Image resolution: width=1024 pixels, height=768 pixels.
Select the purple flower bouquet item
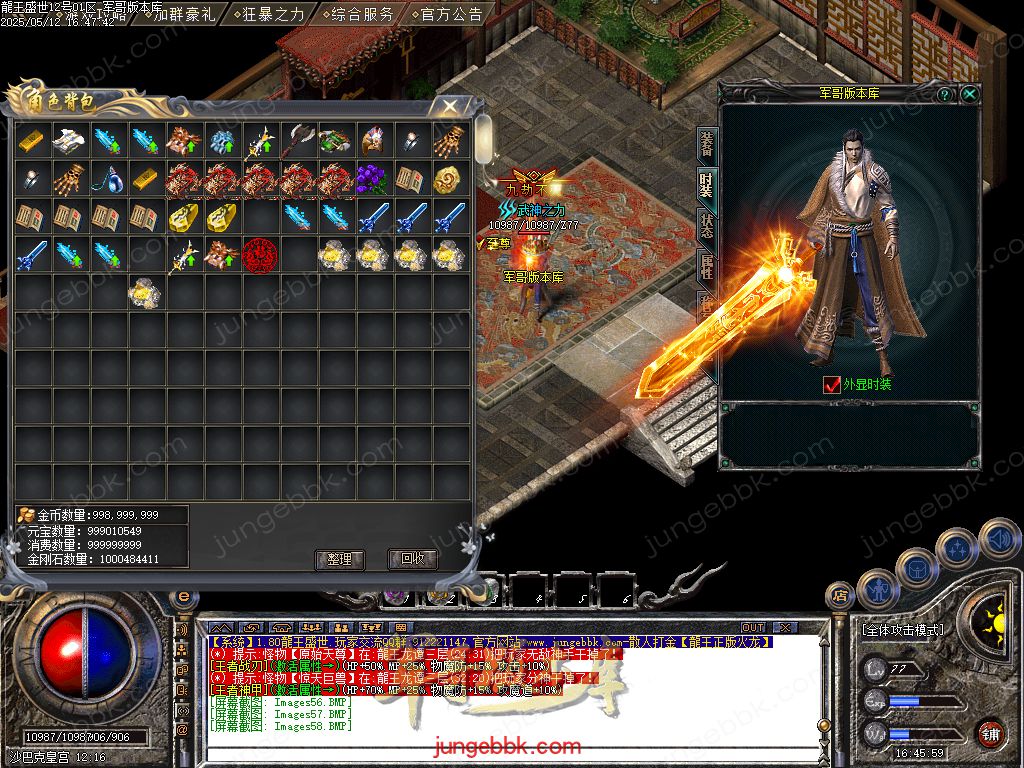click(x=373, y=179)
